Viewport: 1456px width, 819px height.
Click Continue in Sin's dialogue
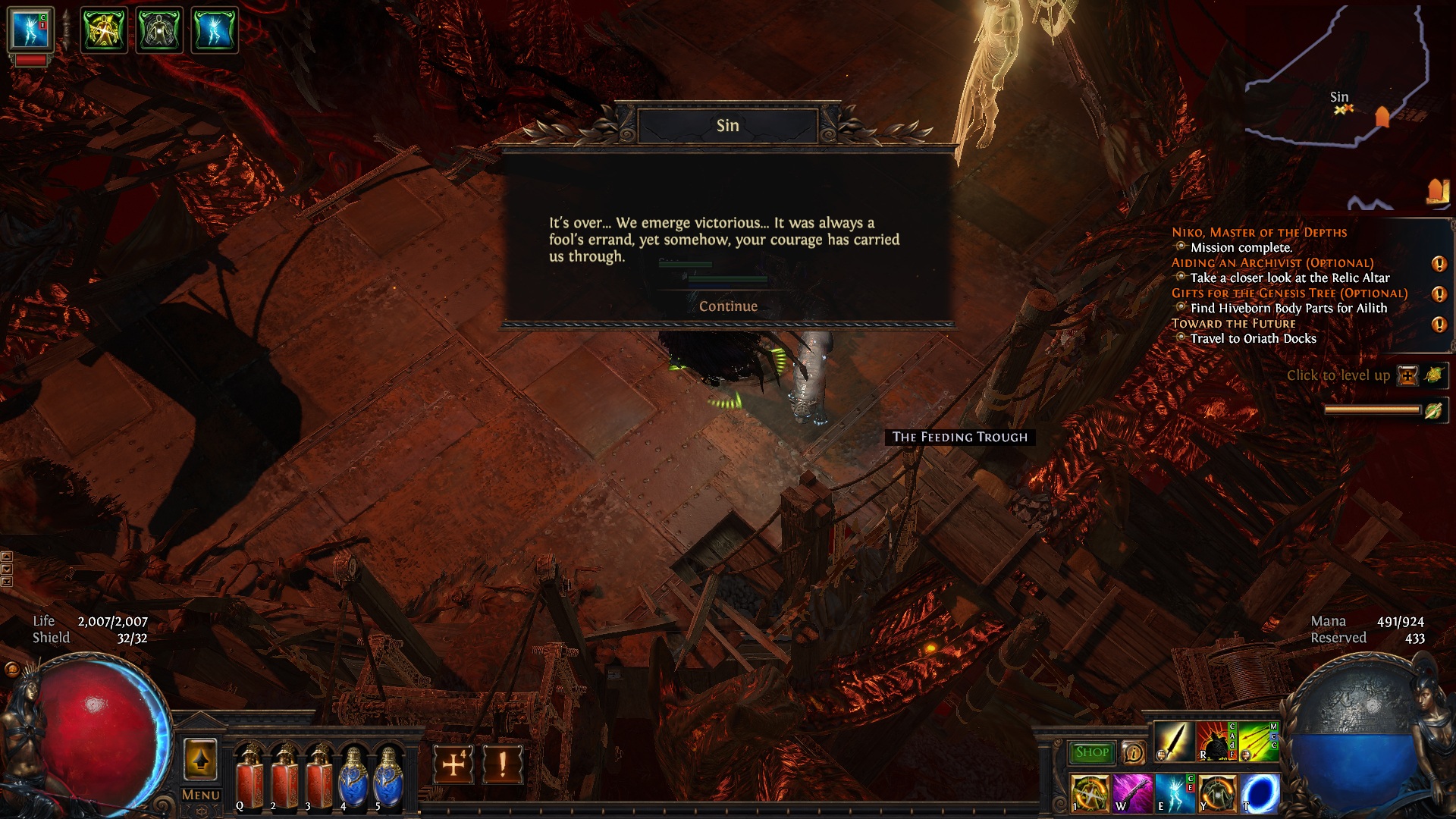[x=730, y=306]
